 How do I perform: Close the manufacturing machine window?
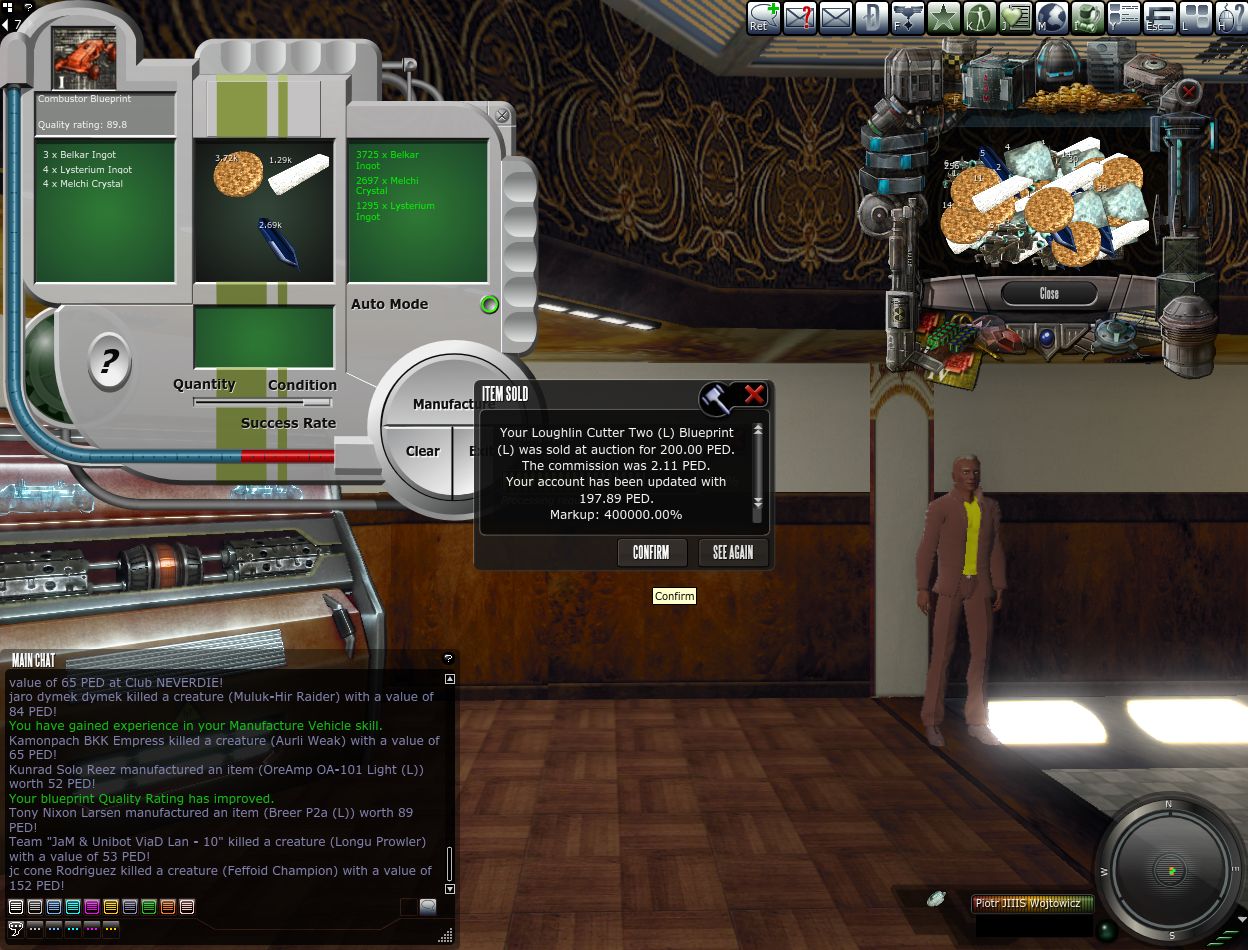pyautogui.click(x=502, y=116)
